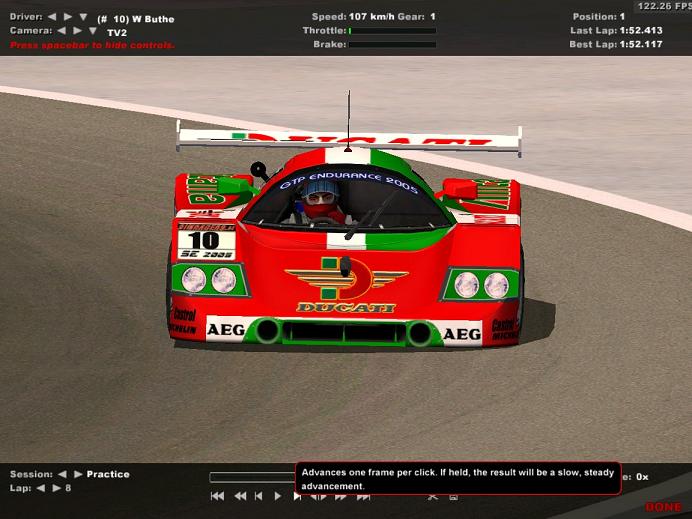
Task: Open the Driver dropdown list arrow
Action: tap(83, 18)
